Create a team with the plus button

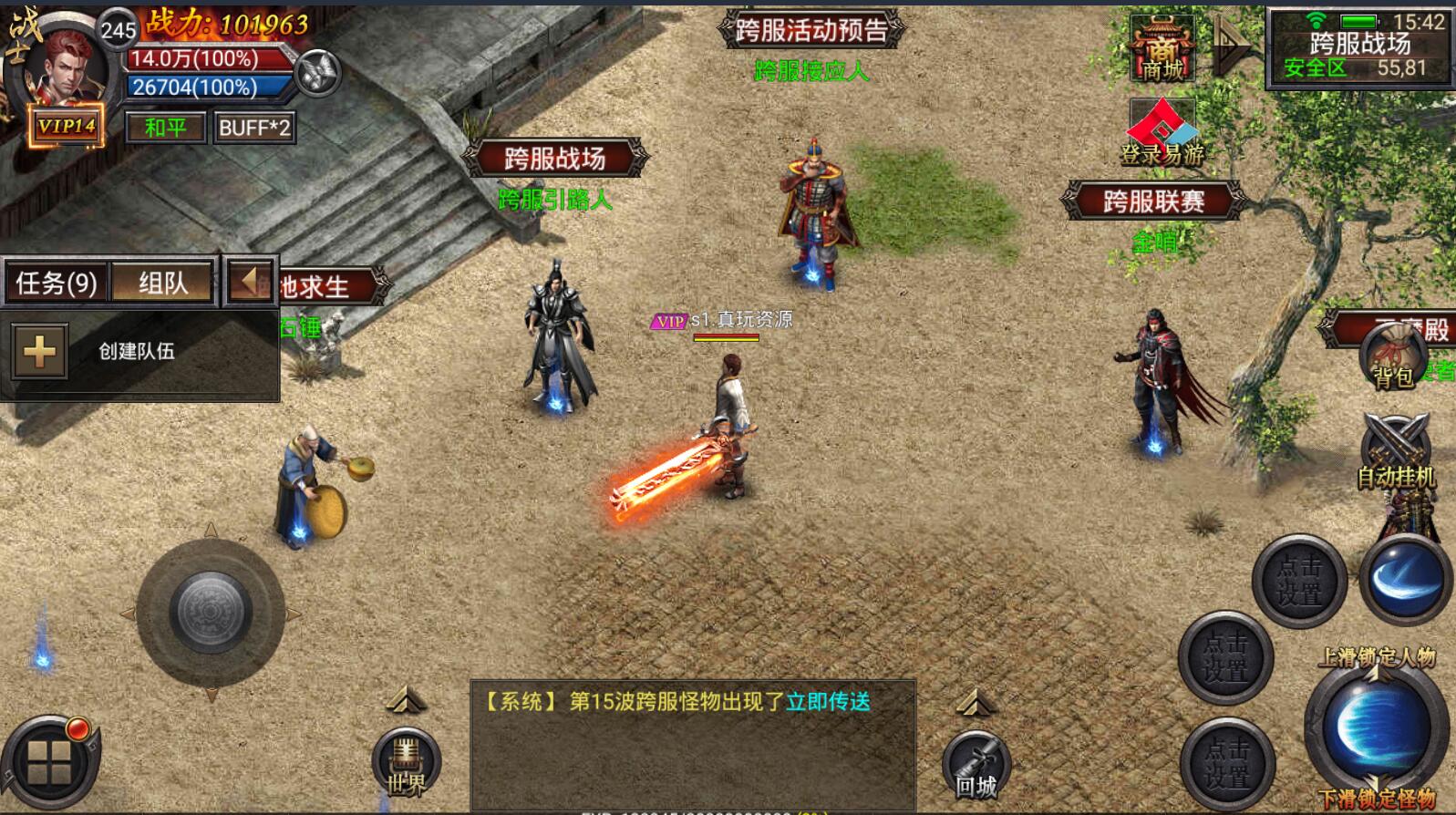pos(39,351)
